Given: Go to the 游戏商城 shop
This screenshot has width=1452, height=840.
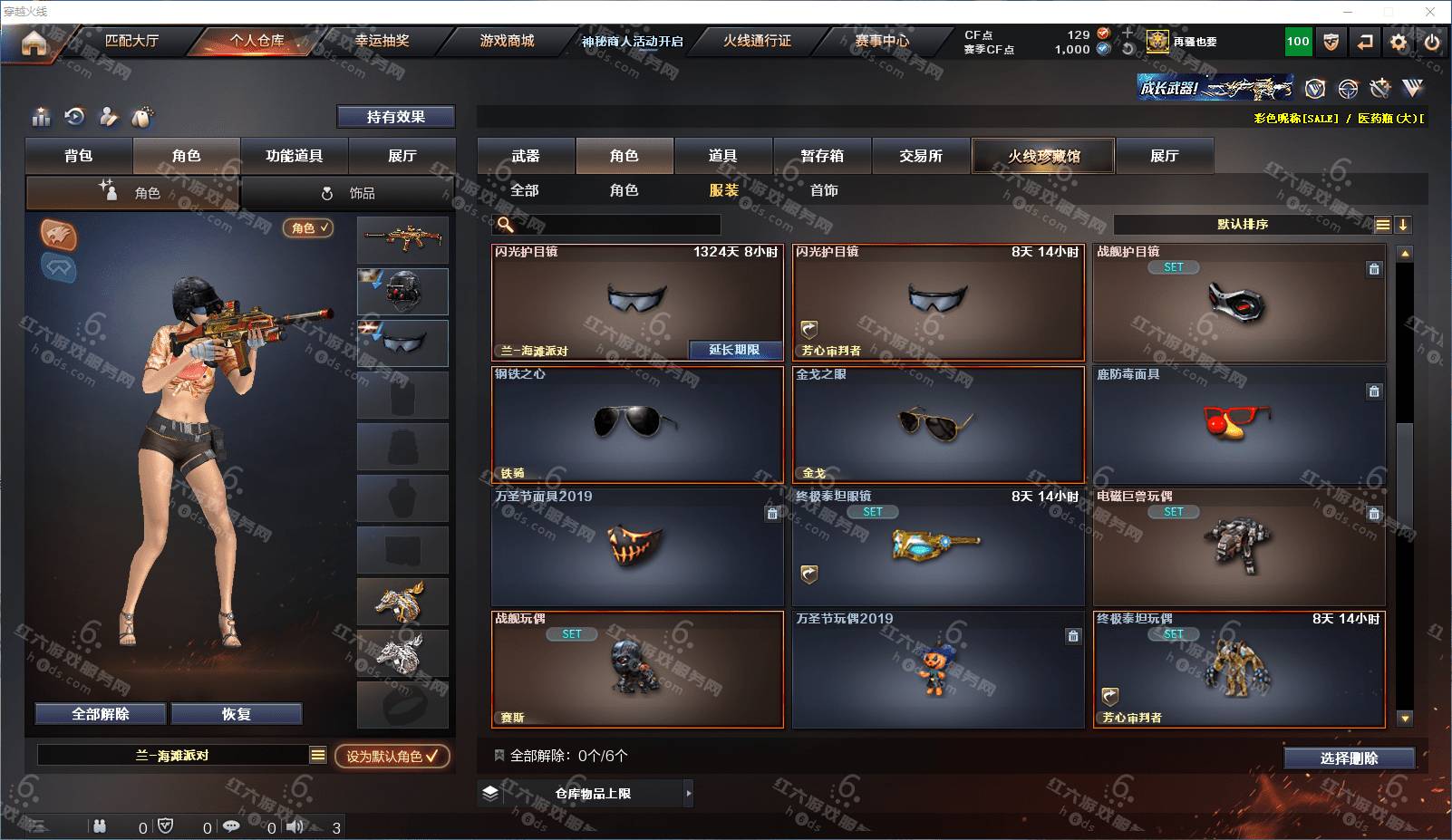Looking at the screenshot, I should pyautogui.click(x=507, y=41).
